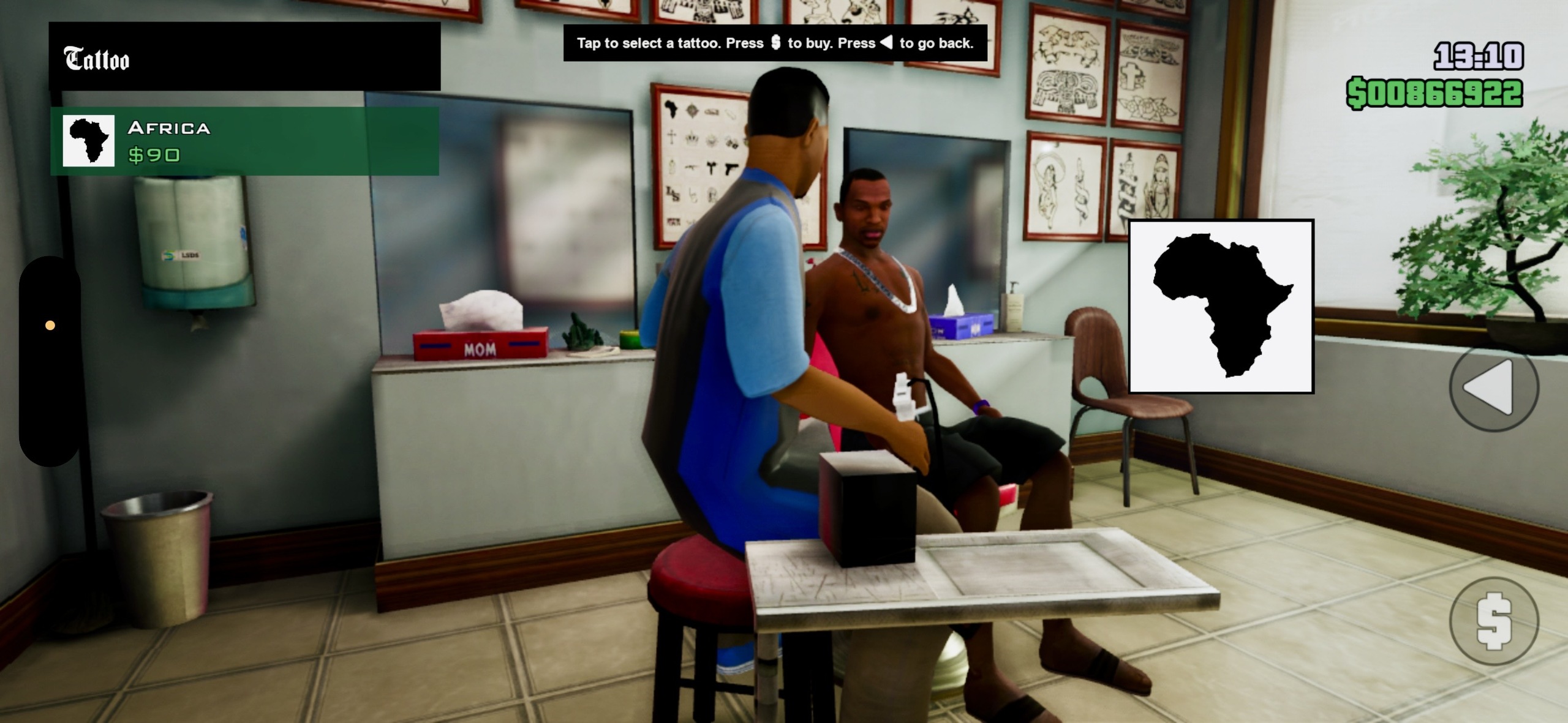The height and width of the screenshot is (723, 1568).
Task: Tap the large Africa tattoo preview image
Action: [1221, 306]
